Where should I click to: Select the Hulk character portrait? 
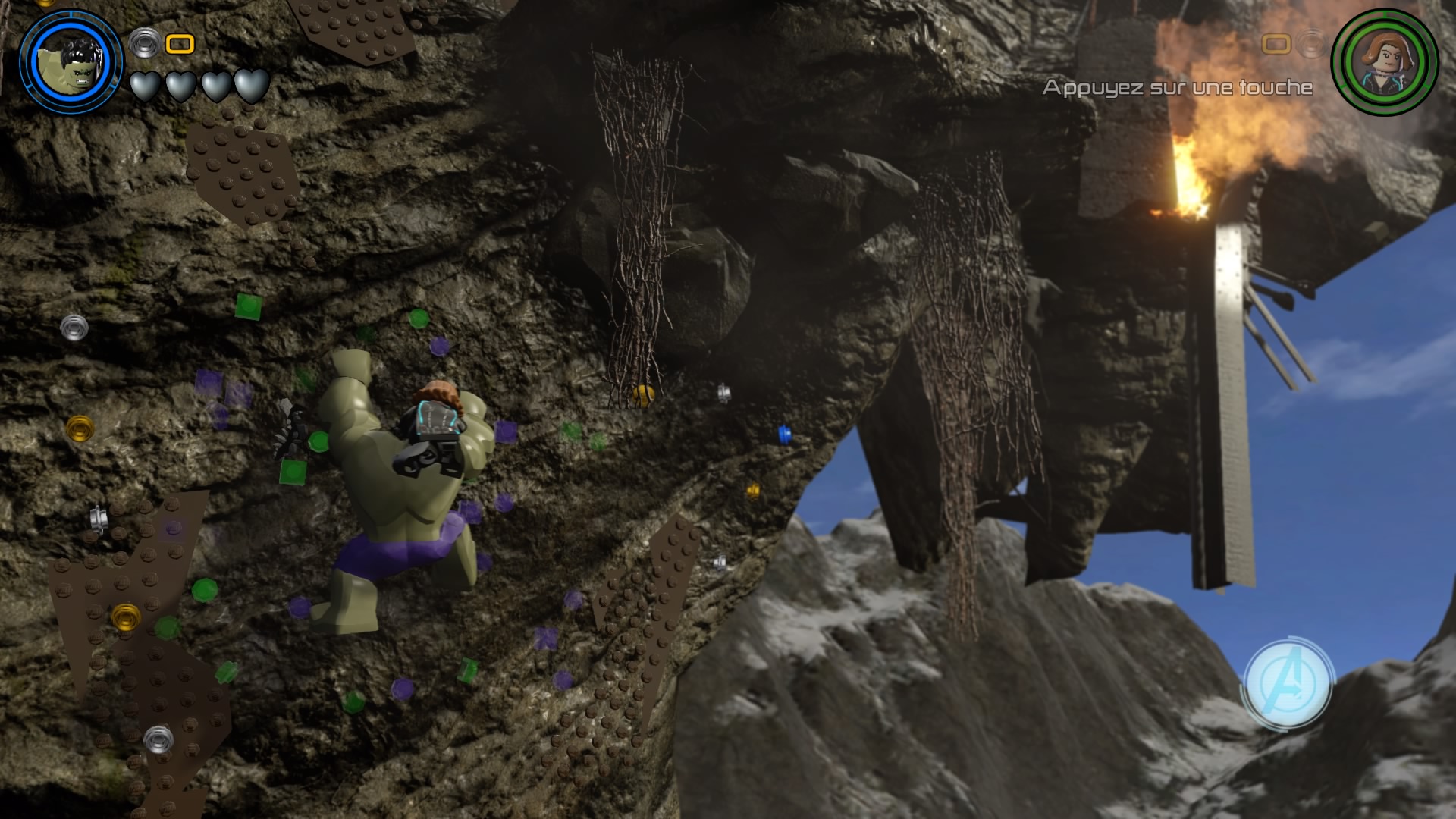coord(72,60)
